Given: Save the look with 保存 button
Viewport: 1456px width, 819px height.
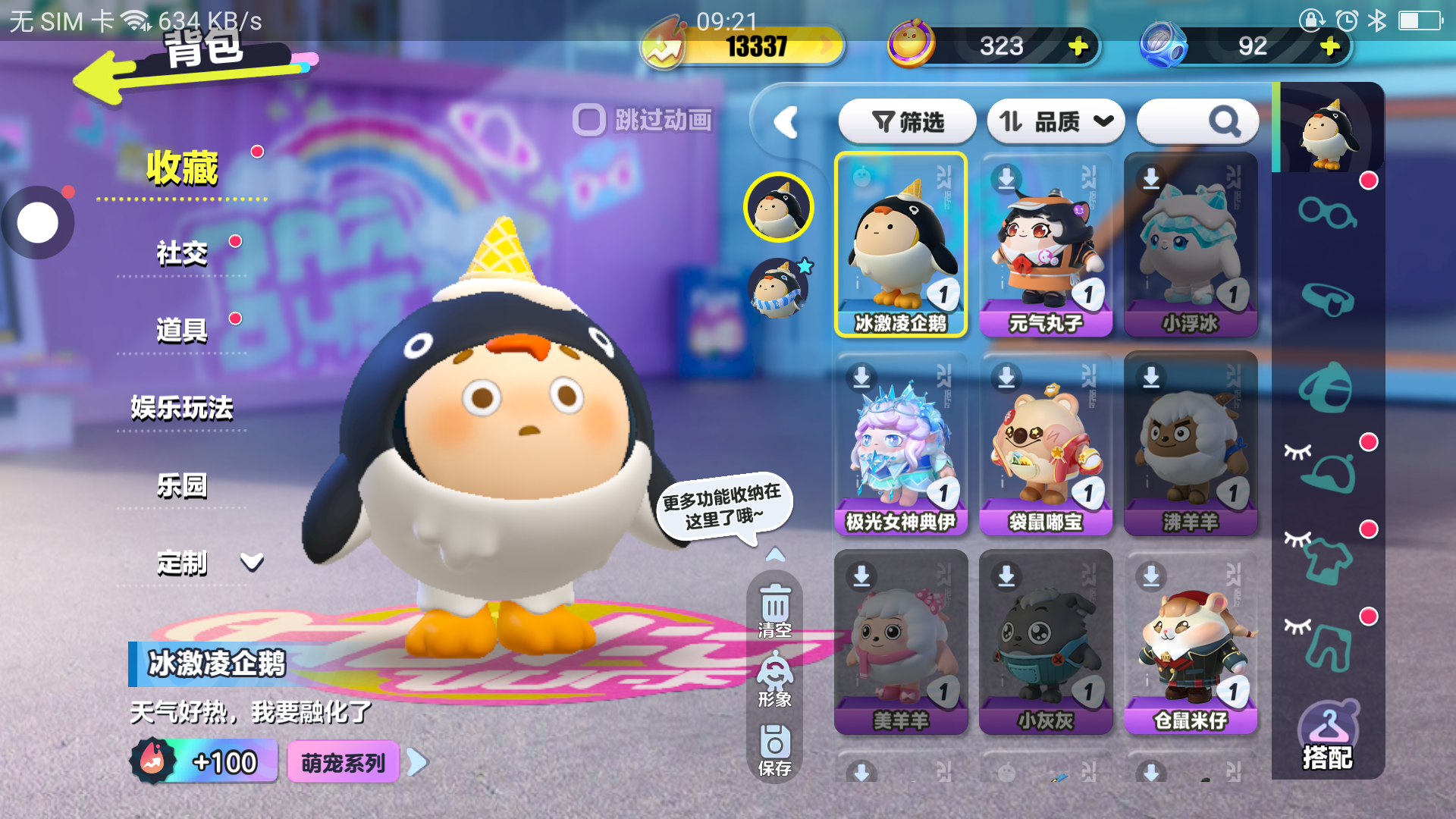Looking at the screenshot, I should (x=774, y=750).
